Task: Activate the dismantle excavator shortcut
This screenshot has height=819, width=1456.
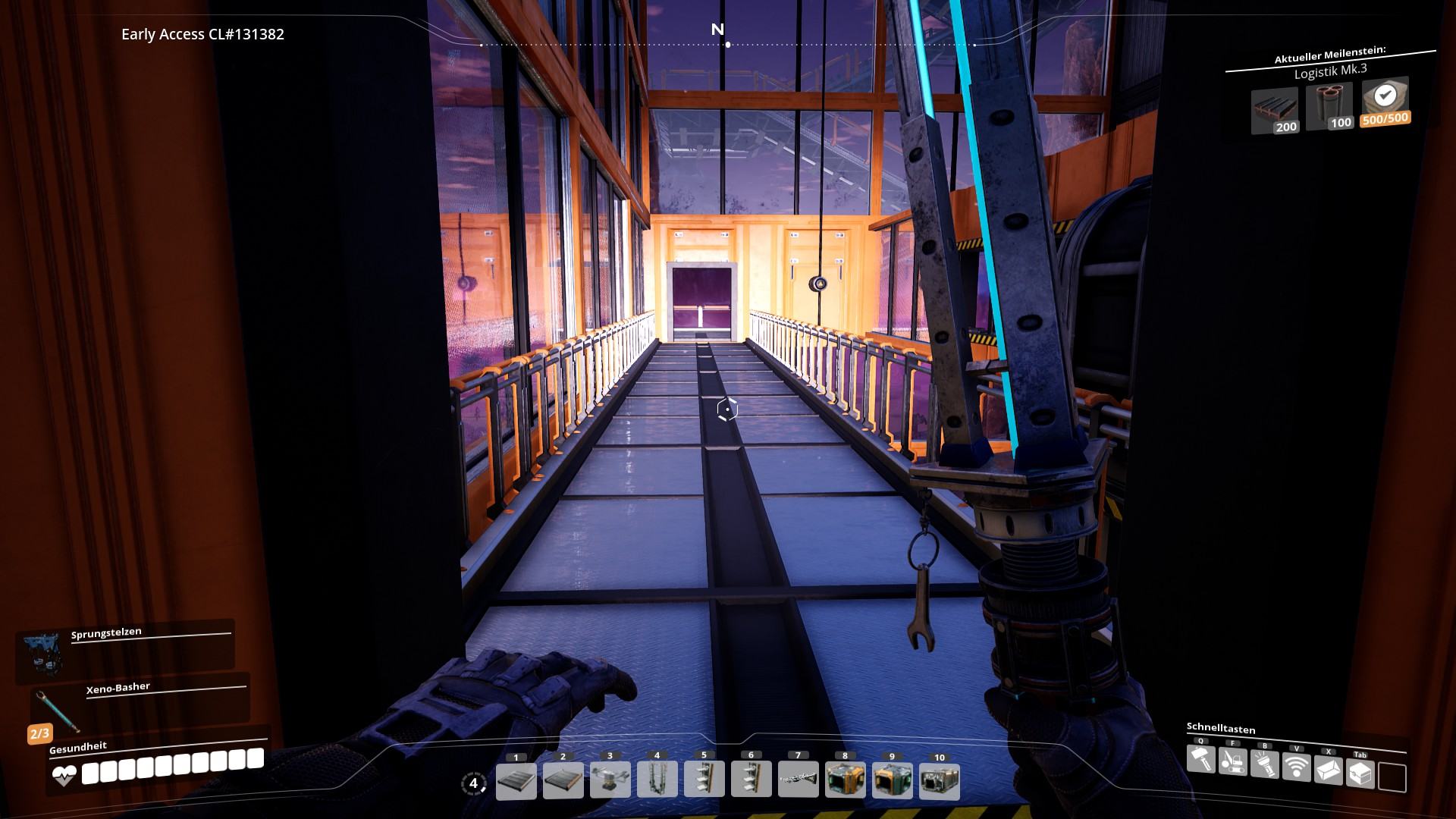Action: click(x=1232, y=761)
